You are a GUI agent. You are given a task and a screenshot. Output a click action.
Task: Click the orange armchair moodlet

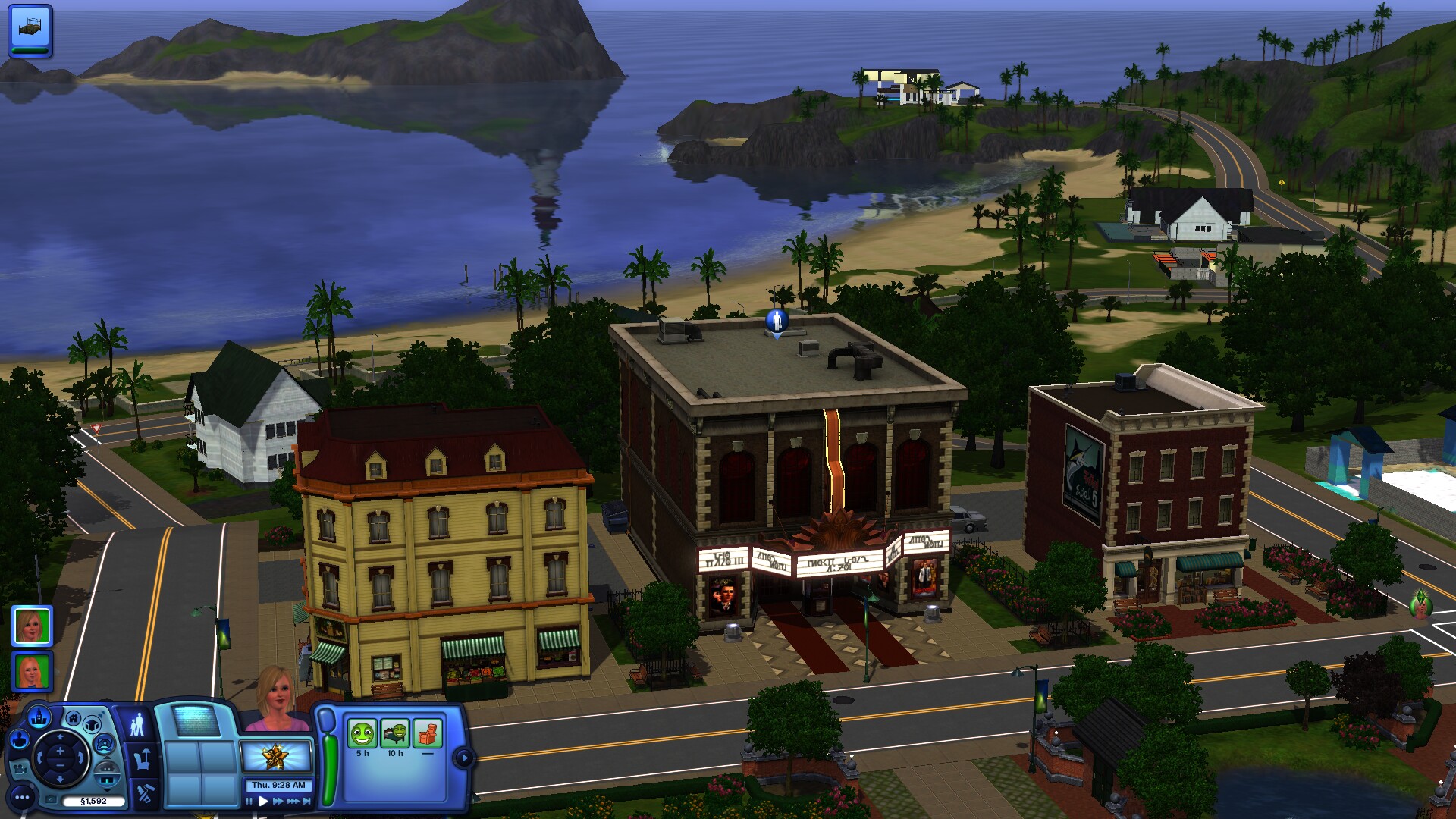pyautogui.click(x=428, y=734)
